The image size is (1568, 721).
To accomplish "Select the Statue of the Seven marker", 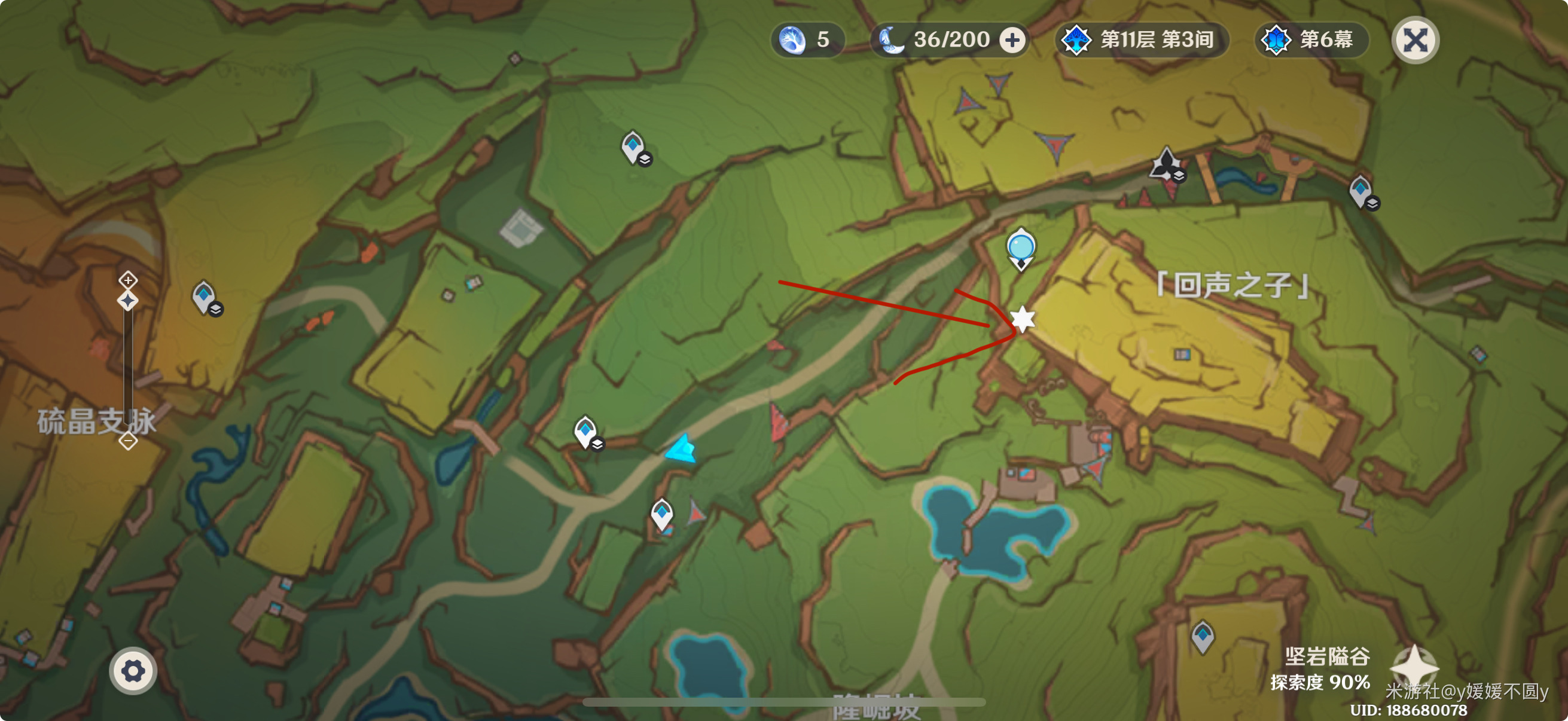I will pyautogui.click(x=1165, y=164).
